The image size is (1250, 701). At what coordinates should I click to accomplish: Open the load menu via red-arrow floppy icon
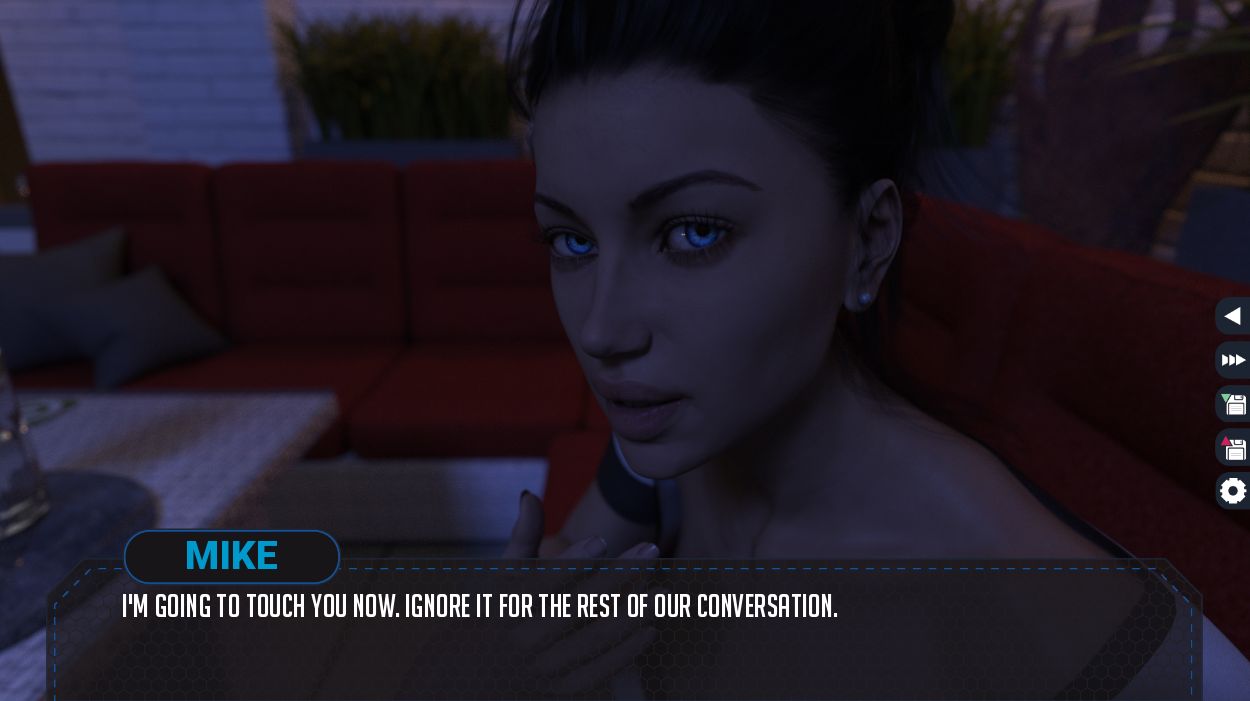pos(1233,448)
